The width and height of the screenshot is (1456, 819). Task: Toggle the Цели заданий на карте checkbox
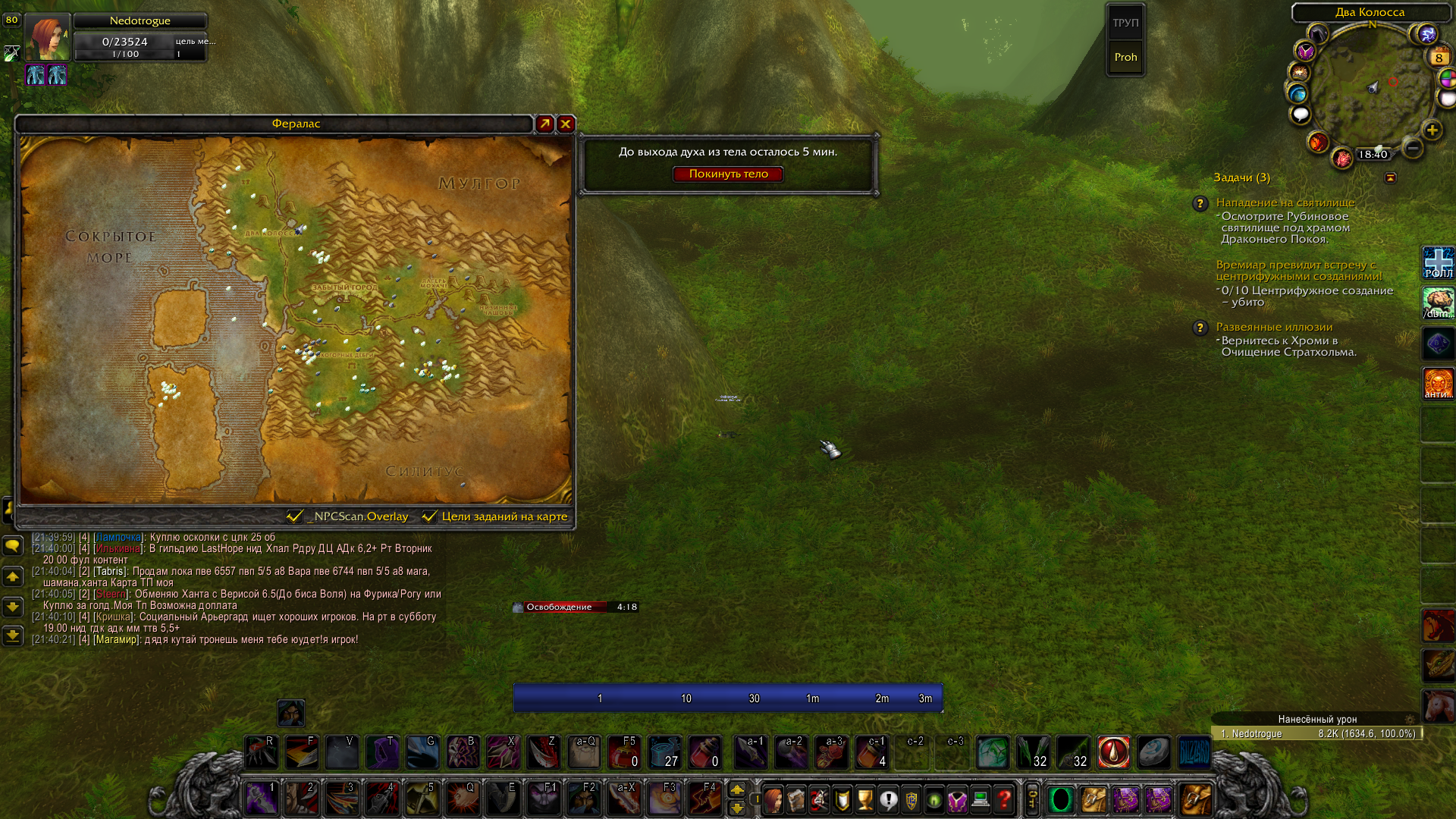[429, 516]
